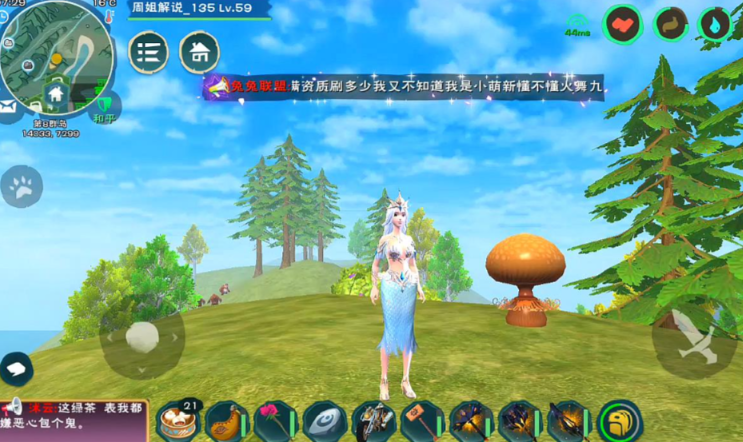
Task: Tap the round house button beside the list menu
Action: [199, 51]
